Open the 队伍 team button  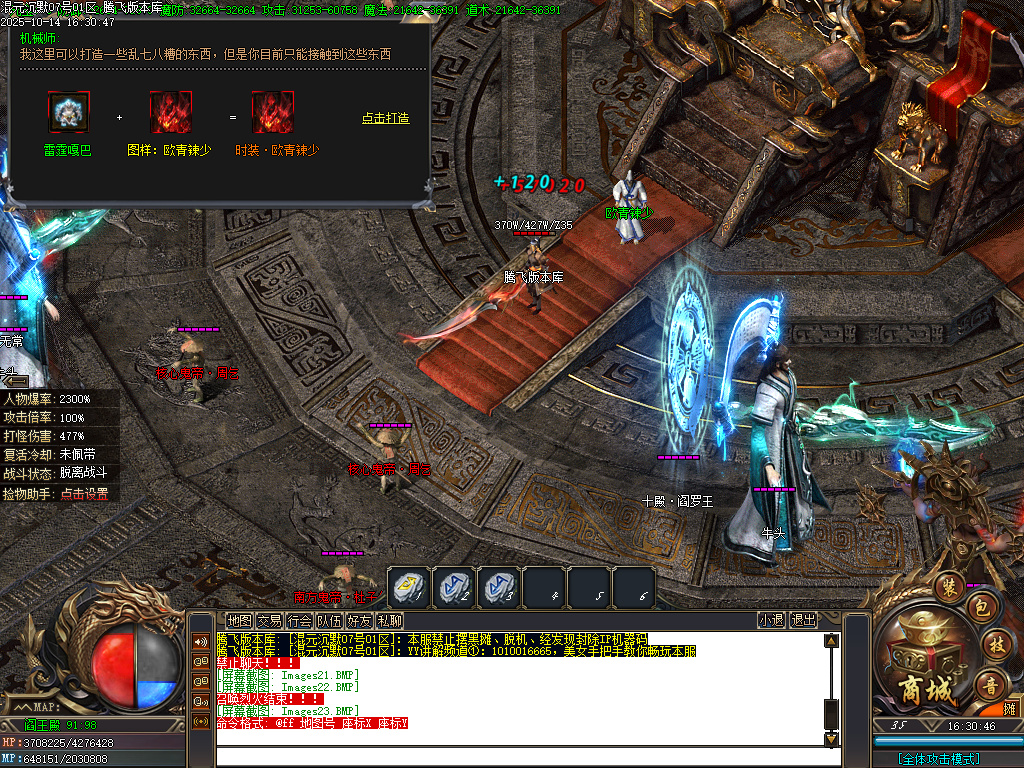click(329, 621)
